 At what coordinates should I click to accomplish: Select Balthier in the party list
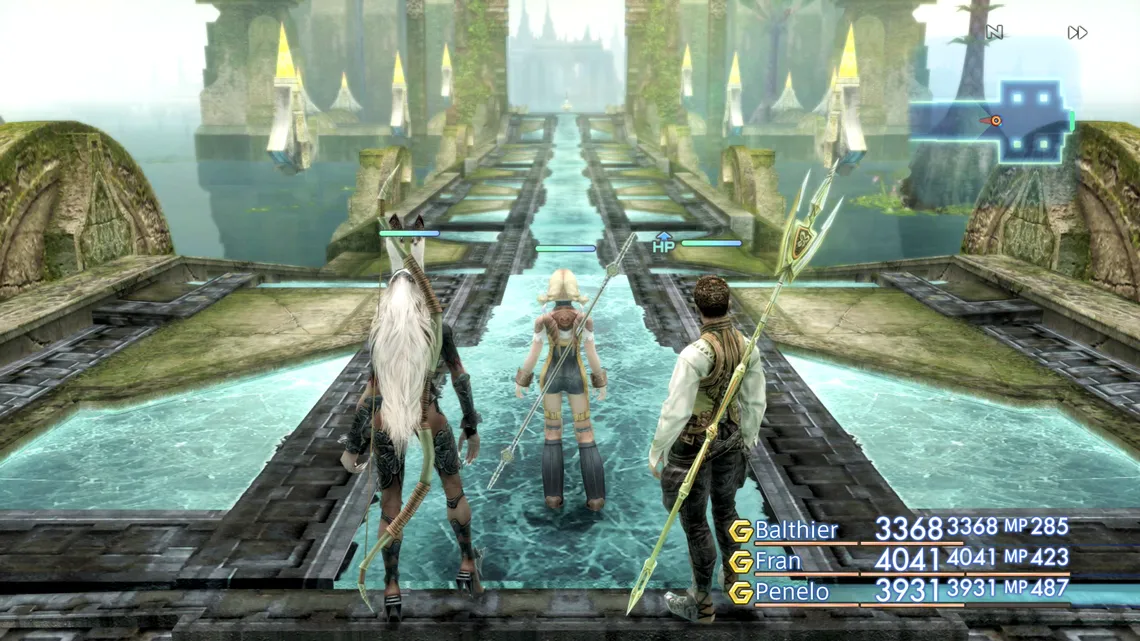tap(796, 530)
